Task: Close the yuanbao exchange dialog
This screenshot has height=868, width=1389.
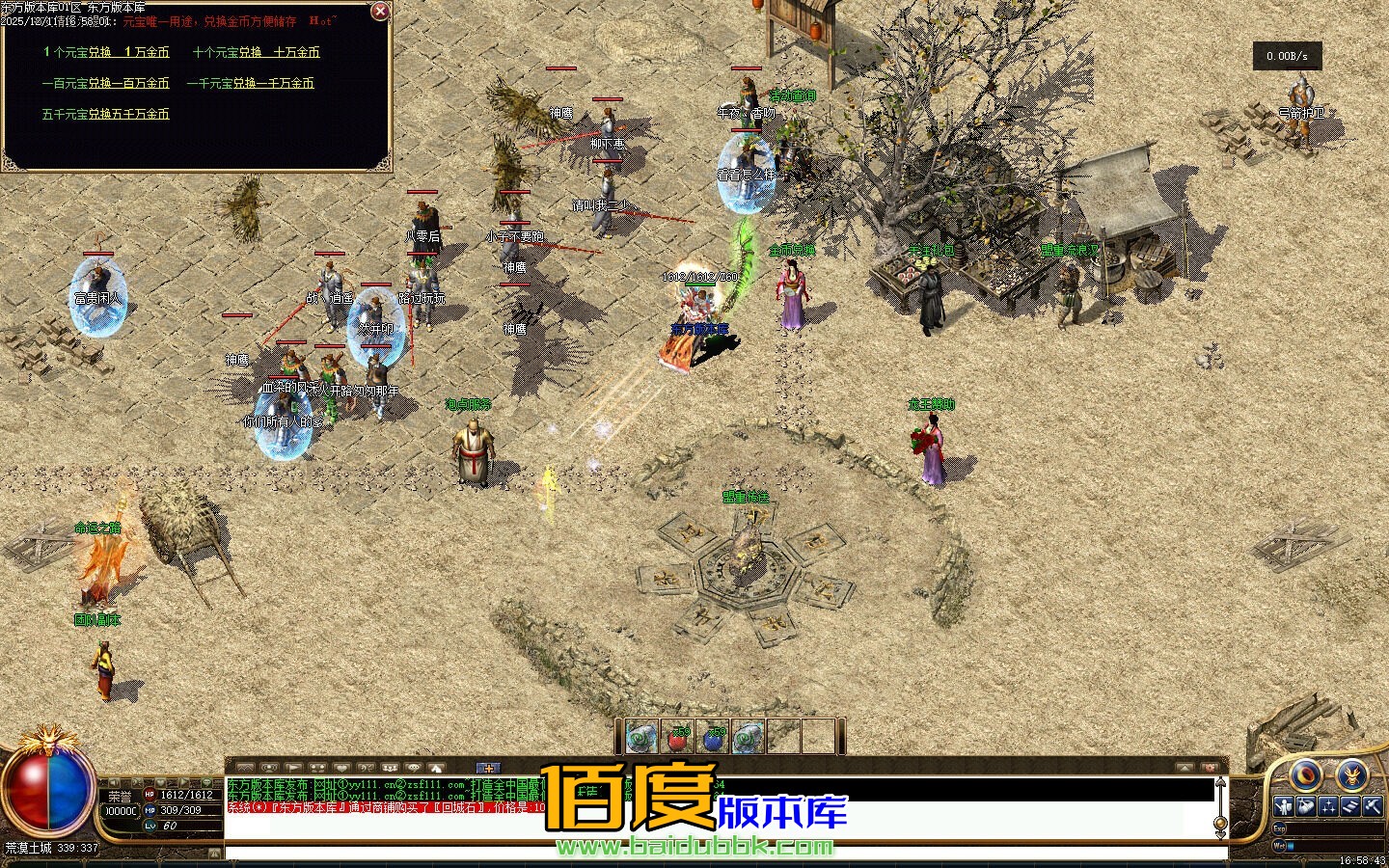Action: pos(380,12)
